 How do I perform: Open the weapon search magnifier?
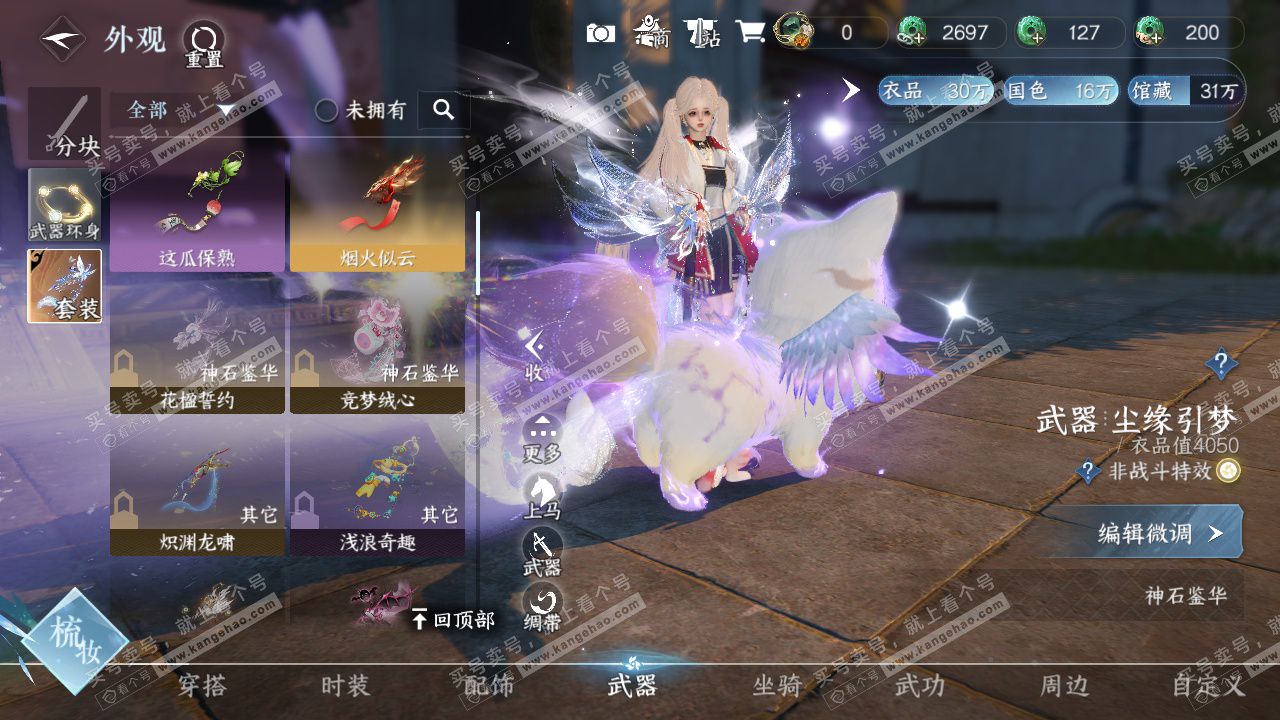pyautogui.click(x=444, y=110)
